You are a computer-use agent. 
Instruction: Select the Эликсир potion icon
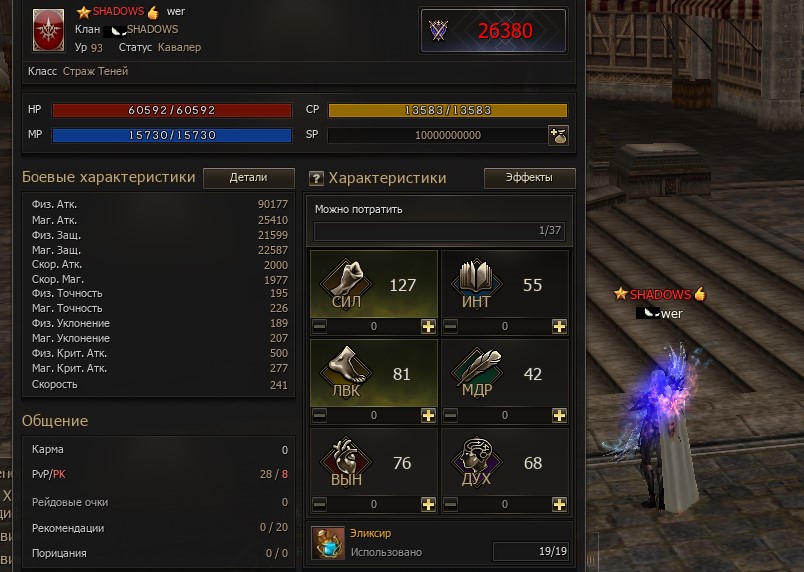tap(327, 542)
